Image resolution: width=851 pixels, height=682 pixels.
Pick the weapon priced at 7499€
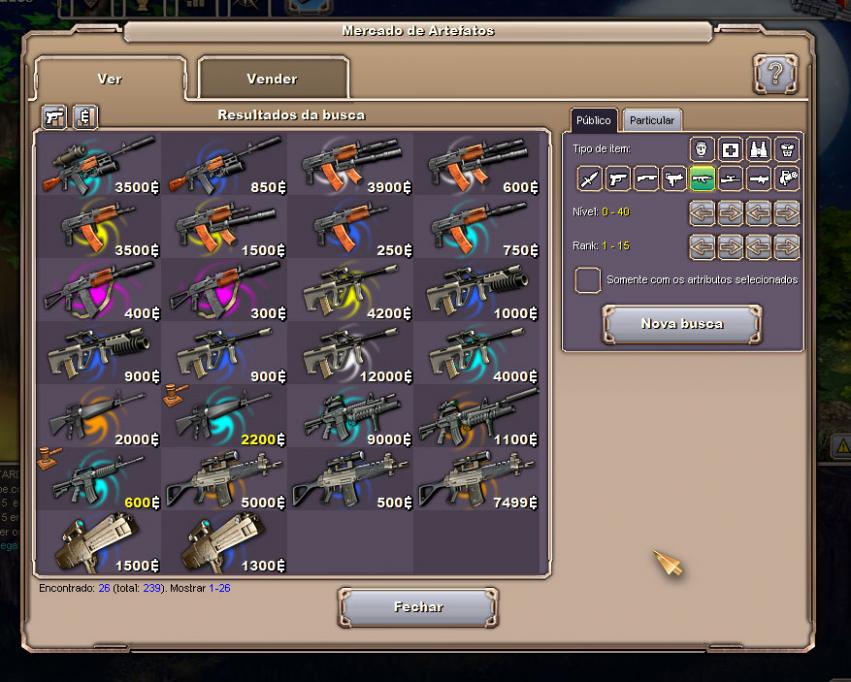point(475,479)
